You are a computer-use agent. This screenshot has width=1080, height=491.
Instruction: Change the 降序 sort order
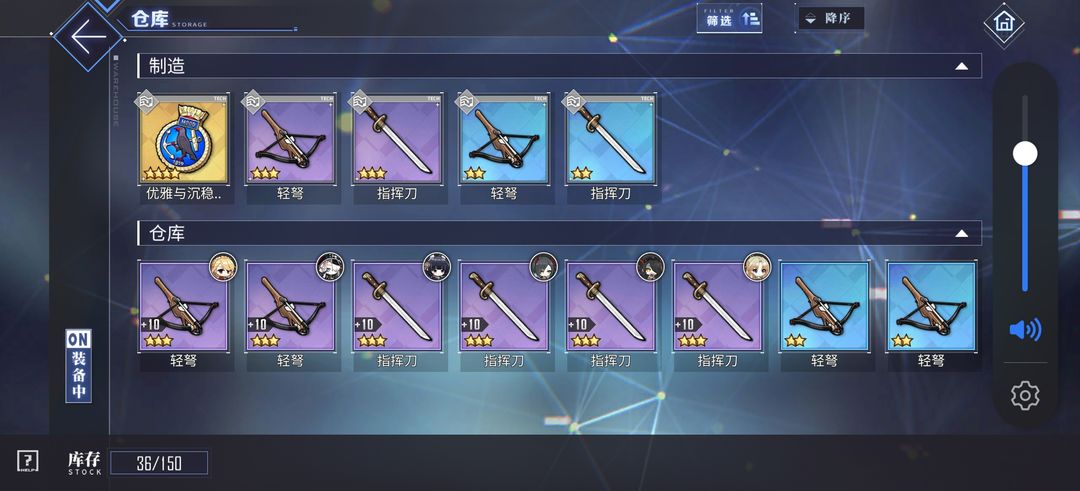tap(830, 19)
